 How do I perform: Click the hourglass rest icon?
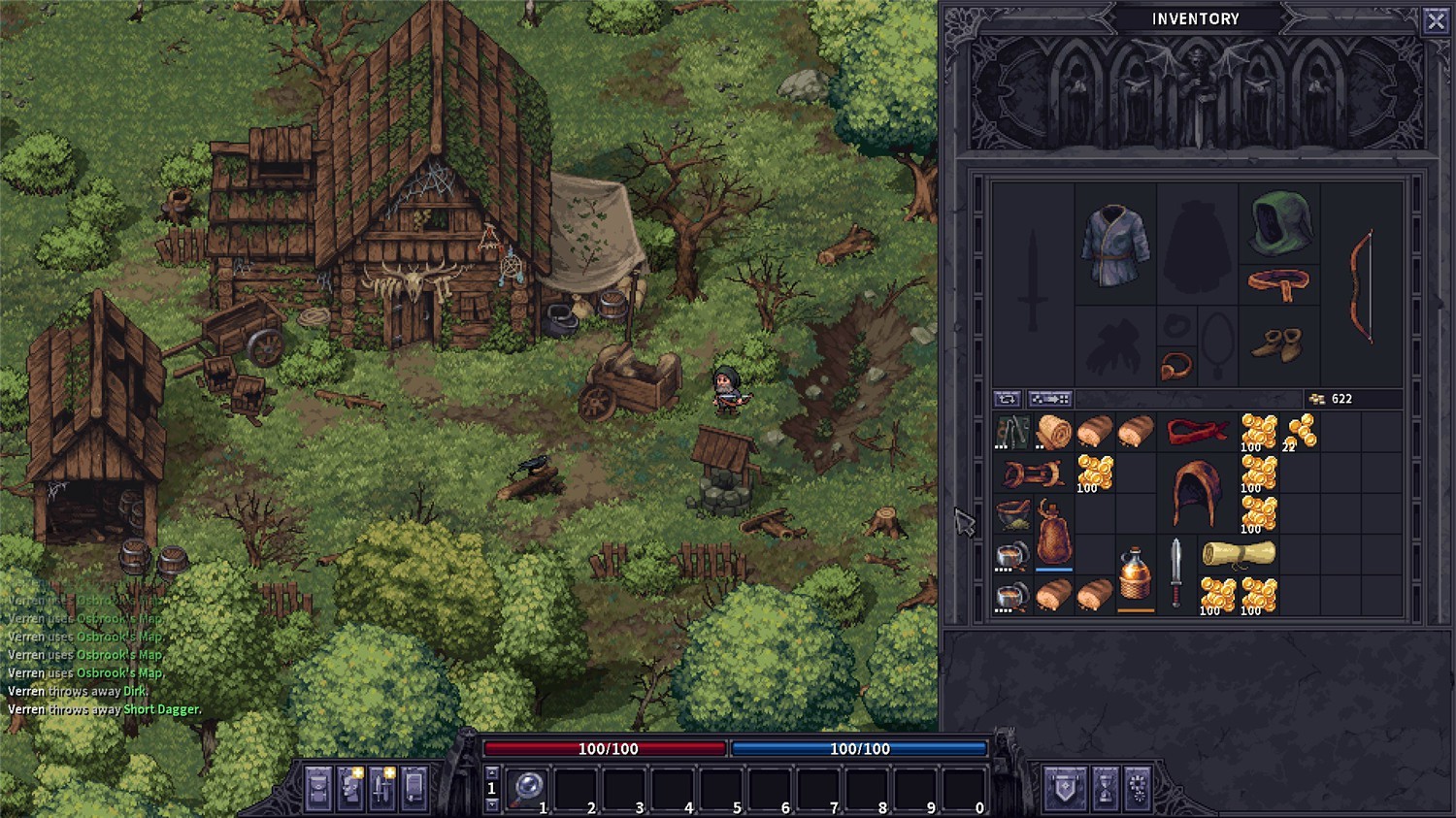(1105, 788)
